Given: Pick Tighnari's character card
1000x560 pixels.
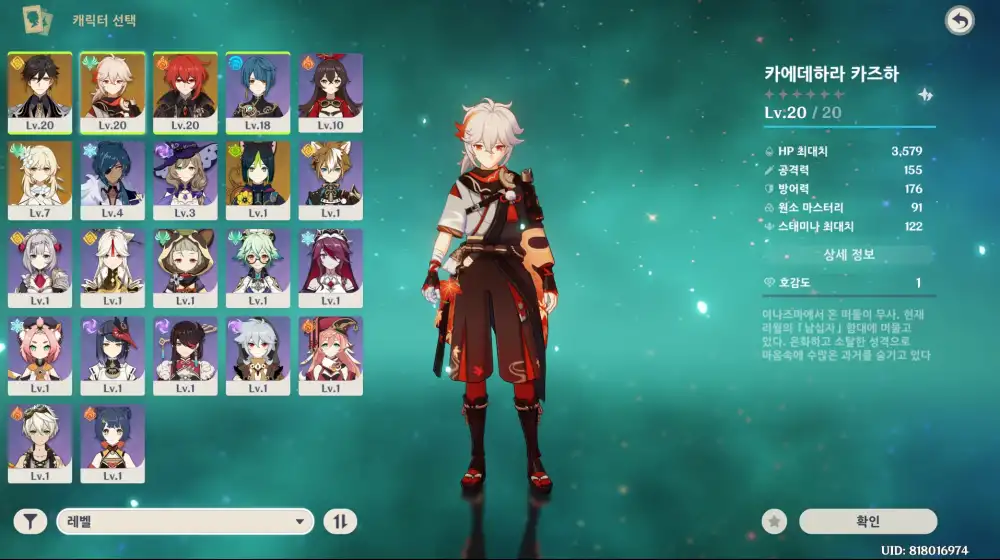Looking at the screenshot, I should coord(258,180).
